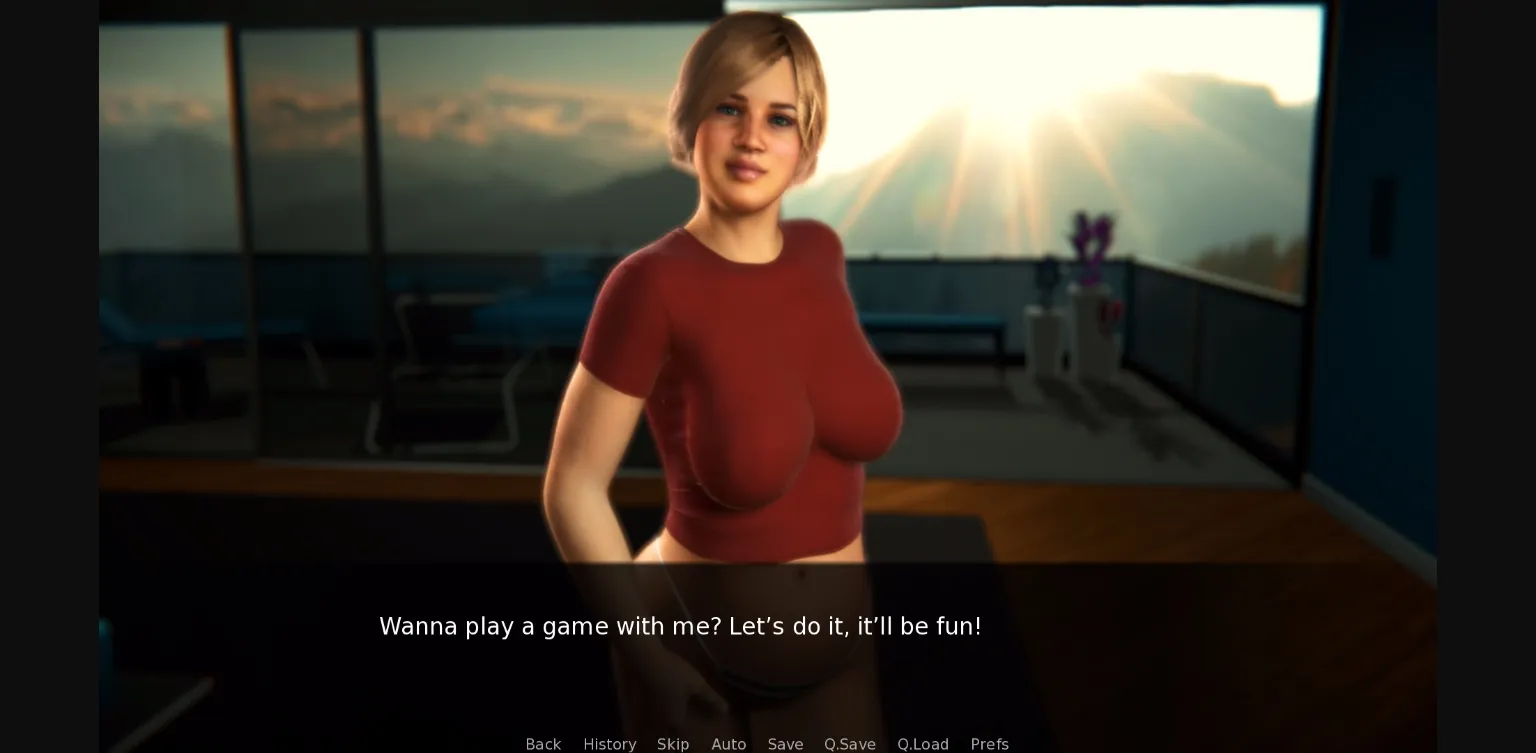Disable Auto mode from the quick menu
The image size is (1536, 753).
click(x=729, y=744)
